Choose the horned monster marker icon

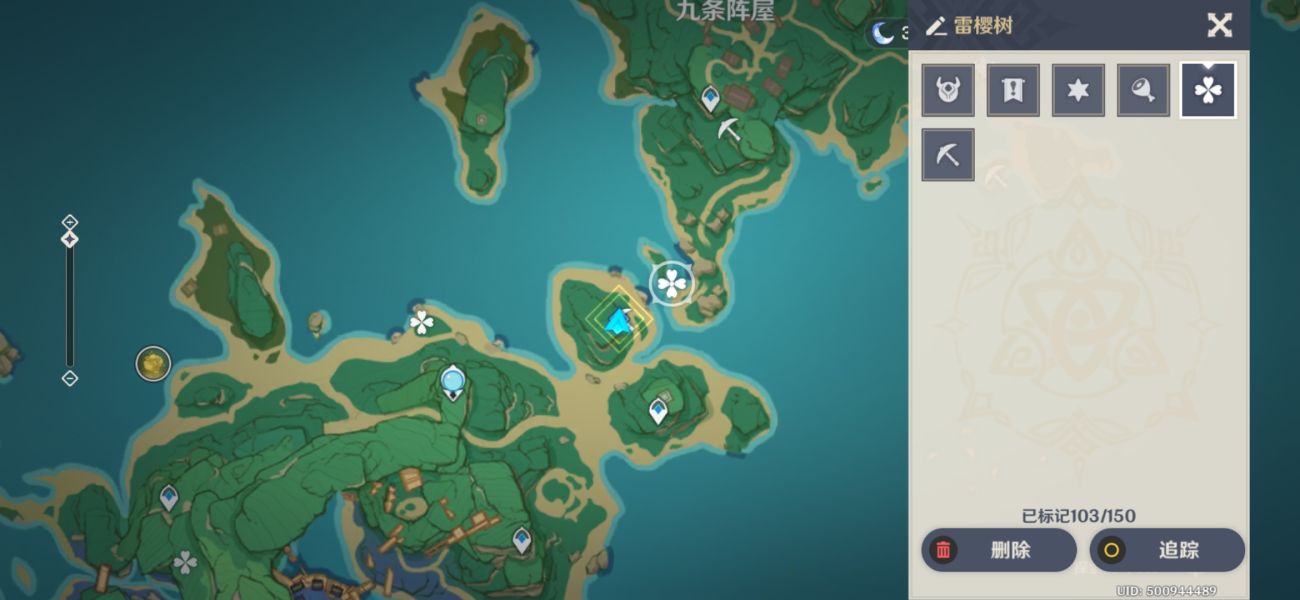pyautogui.click(x=948, y=91)
